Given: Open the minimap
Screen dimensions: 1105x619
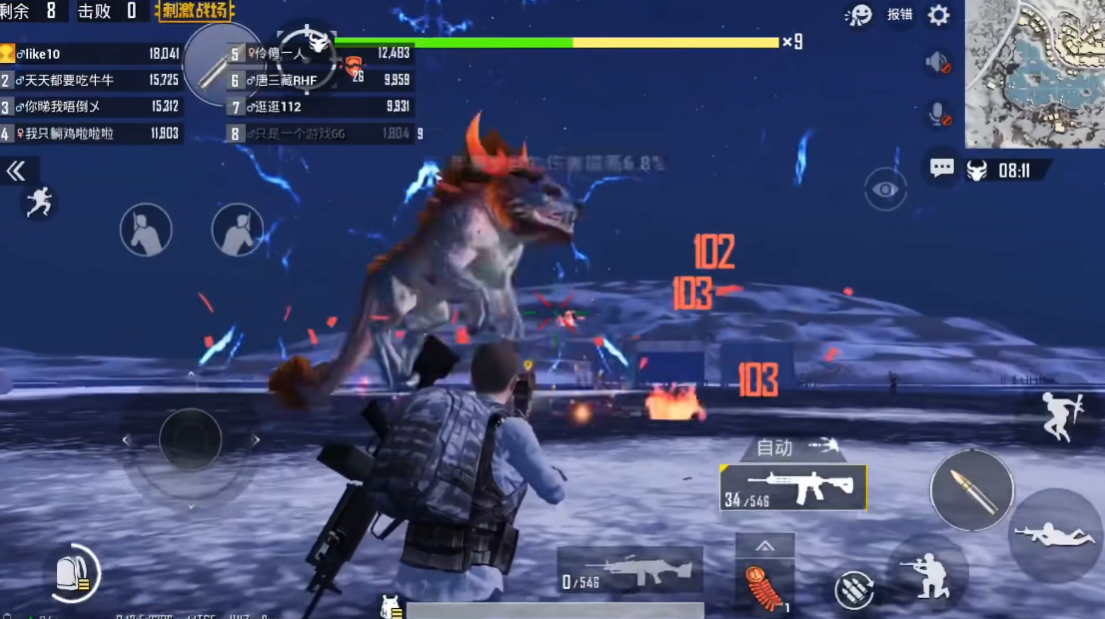Looking at the screenshot, I should click(x=1034, y=73).
